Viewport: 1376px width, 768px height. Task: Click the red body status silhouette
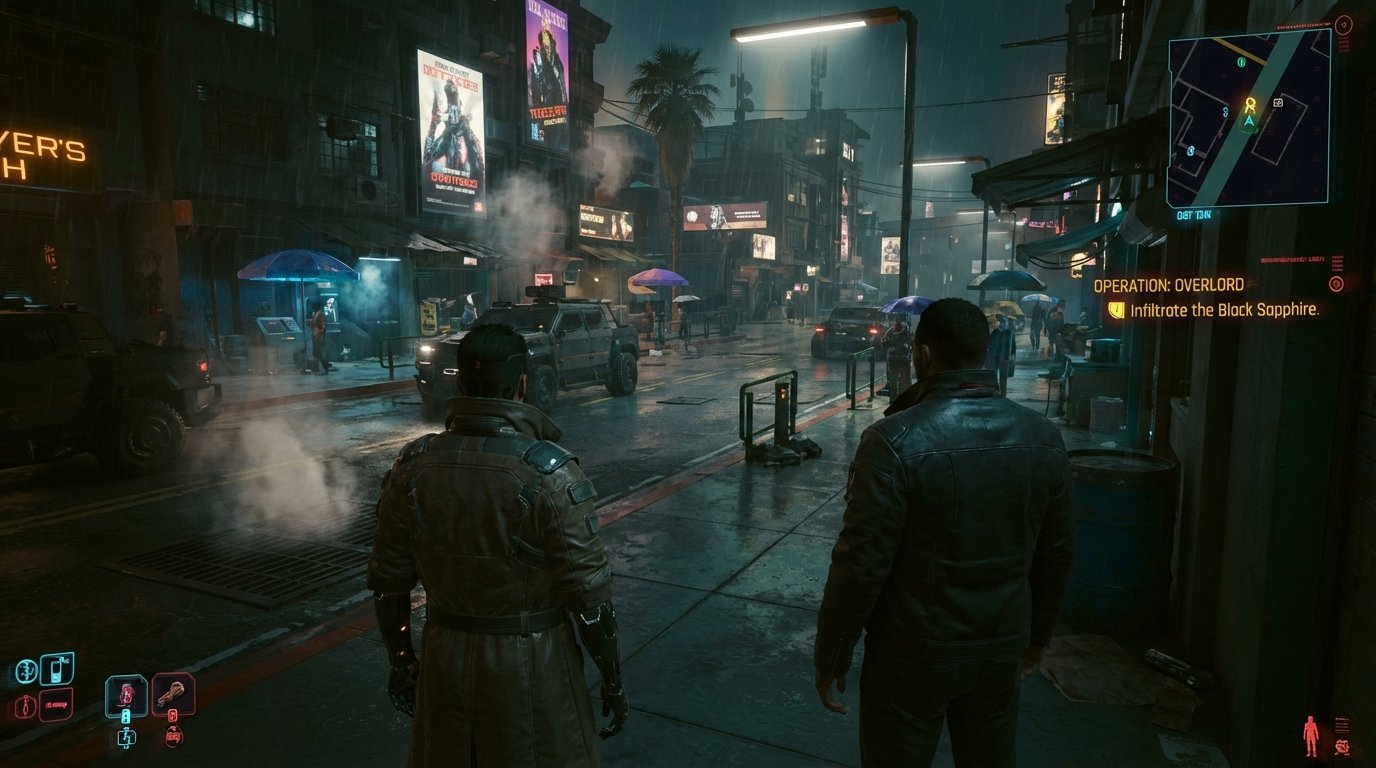pyautogui.click(x=1310, y=734)
